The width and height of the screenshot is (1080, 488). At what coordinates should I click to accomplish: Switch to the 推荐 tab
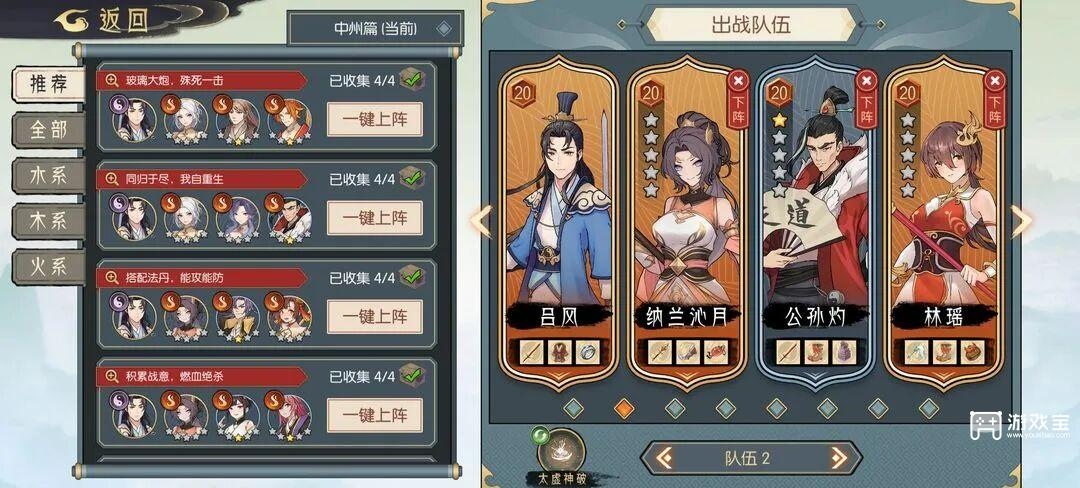click(48, 83)
